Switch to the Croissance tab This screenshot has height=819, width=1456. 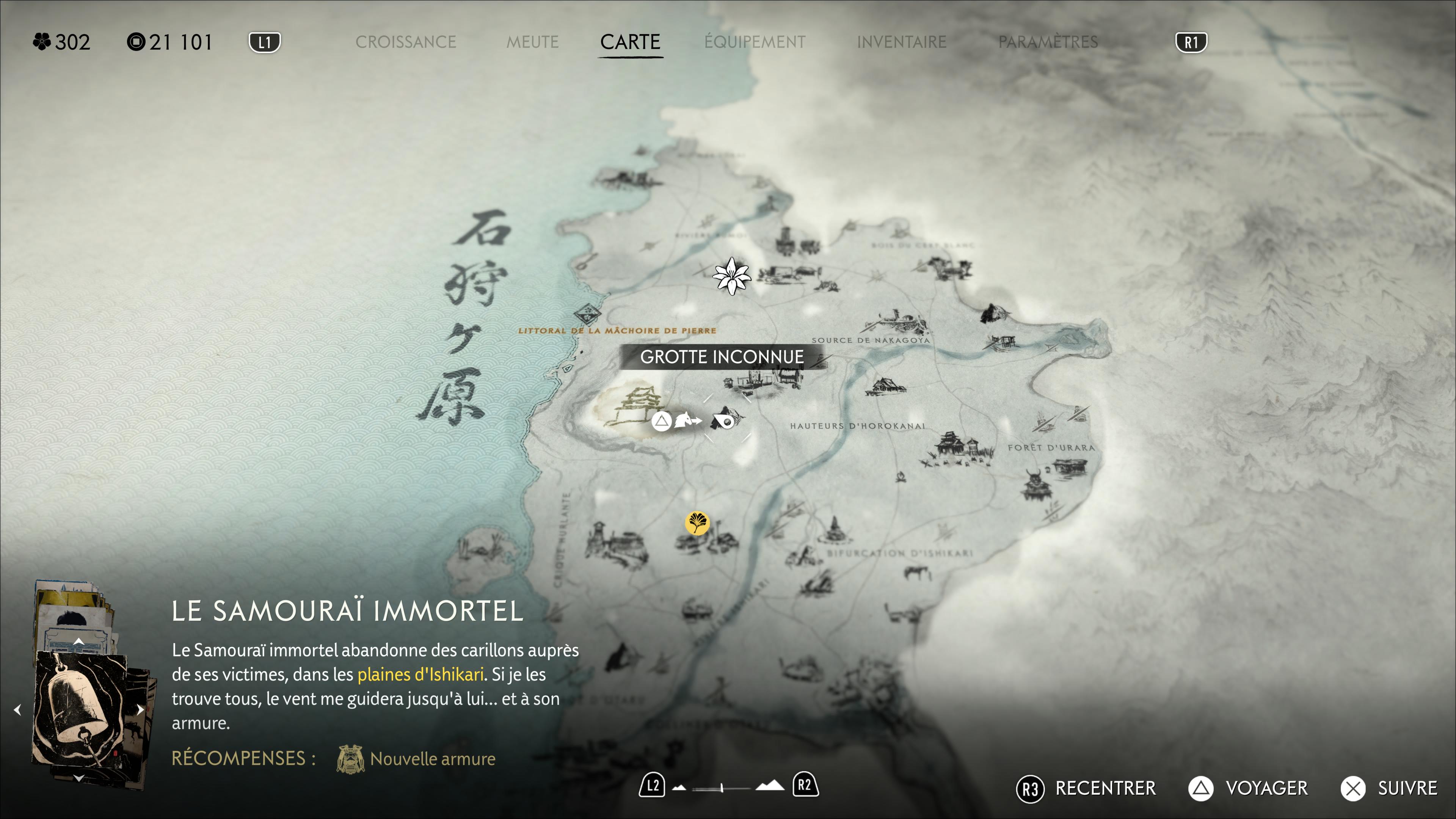[405, 42]
